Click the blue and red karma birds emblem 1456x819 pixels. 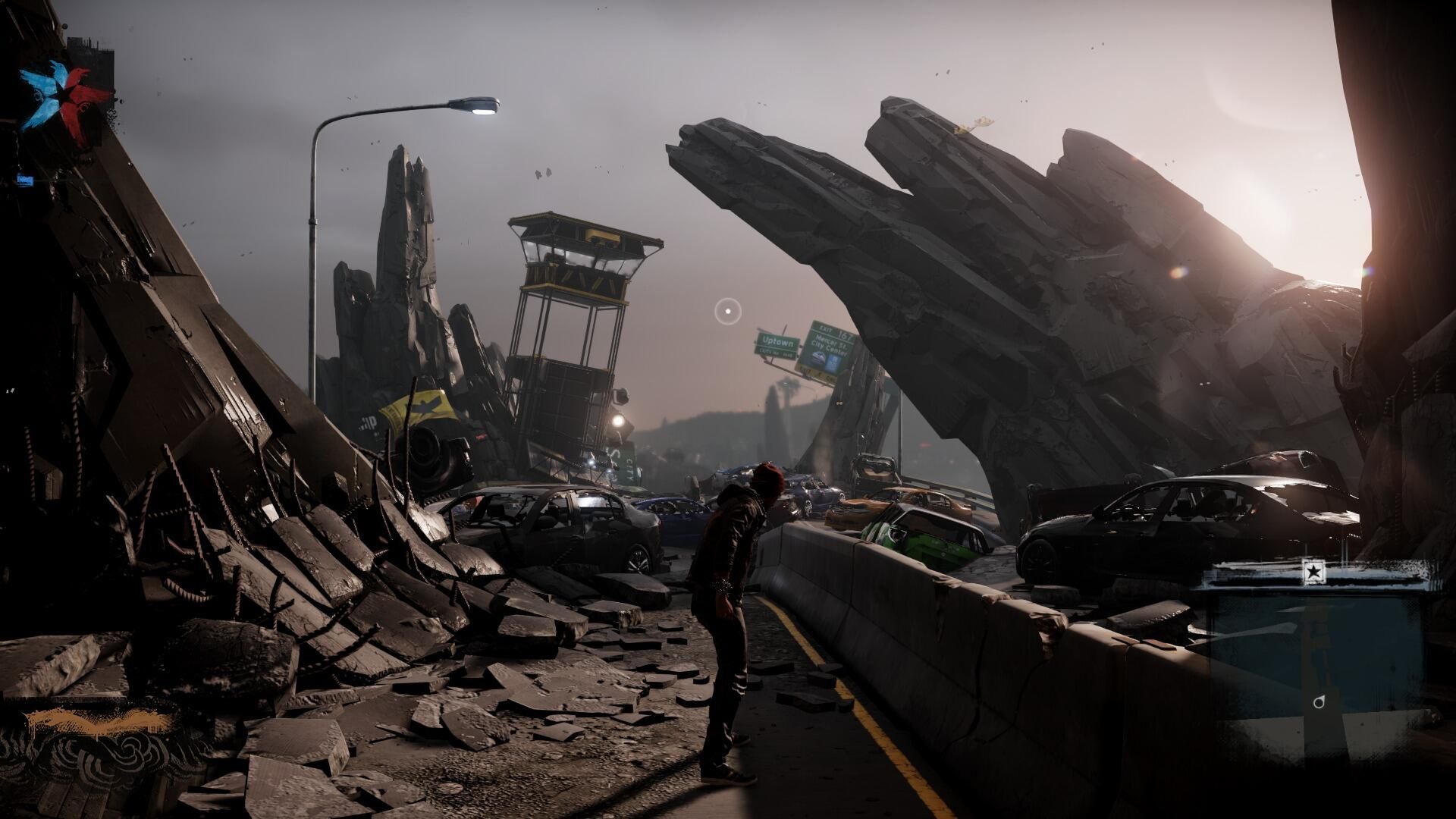(64, 102)
